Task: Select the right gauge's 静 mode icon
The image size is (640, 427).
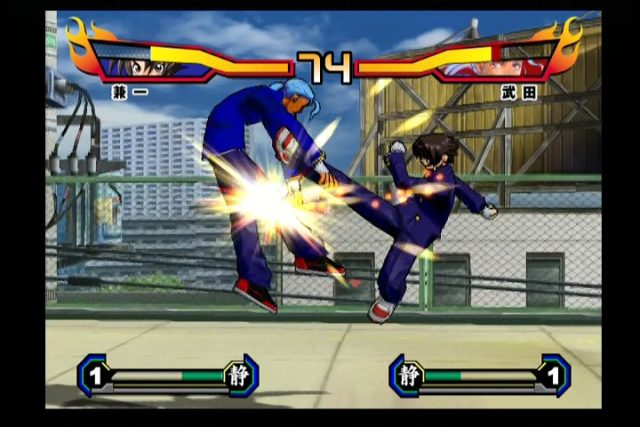Action: point(407,375)
